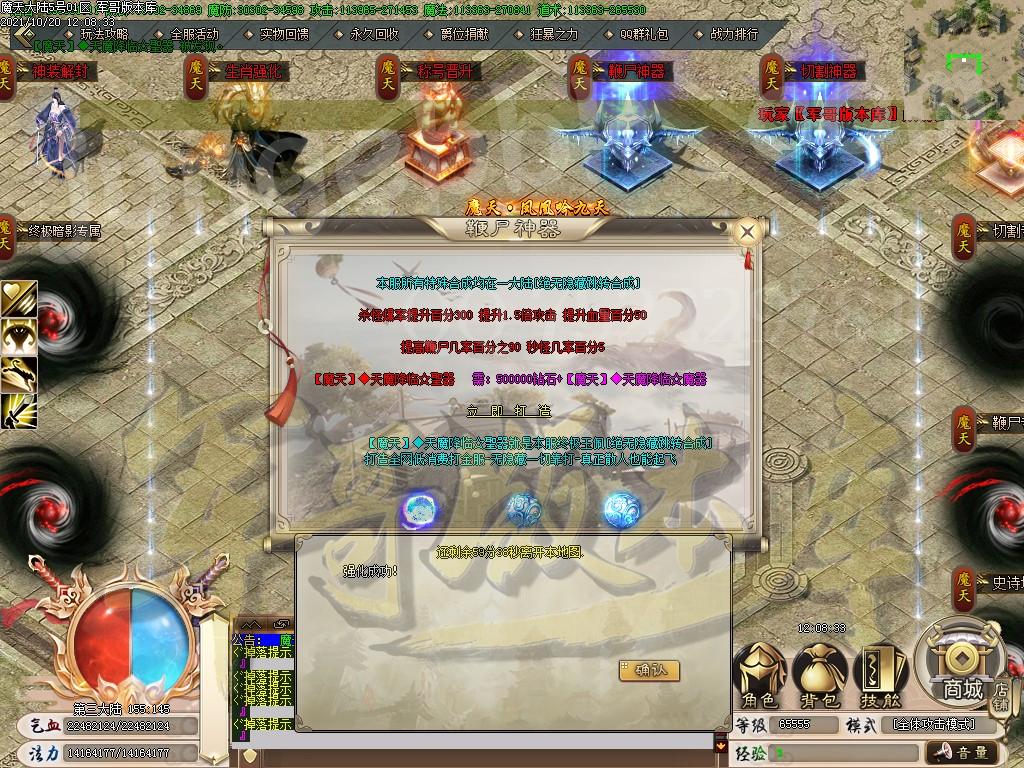Open the 角色 character sheet
Image resolution: width=1024 pixels, height=768 pixels.
[x=759, y=673]
